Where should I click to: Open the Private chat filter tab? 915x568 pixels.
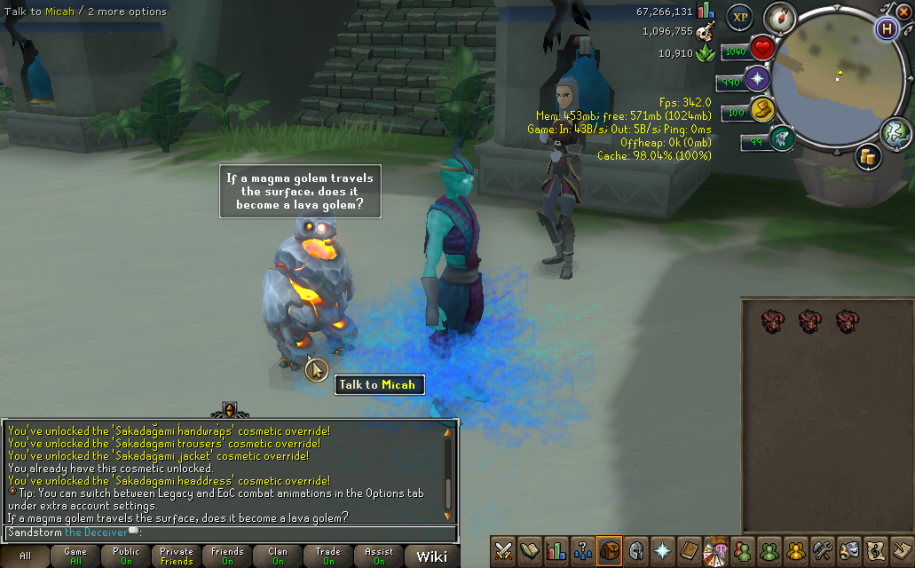coord(176,556)
